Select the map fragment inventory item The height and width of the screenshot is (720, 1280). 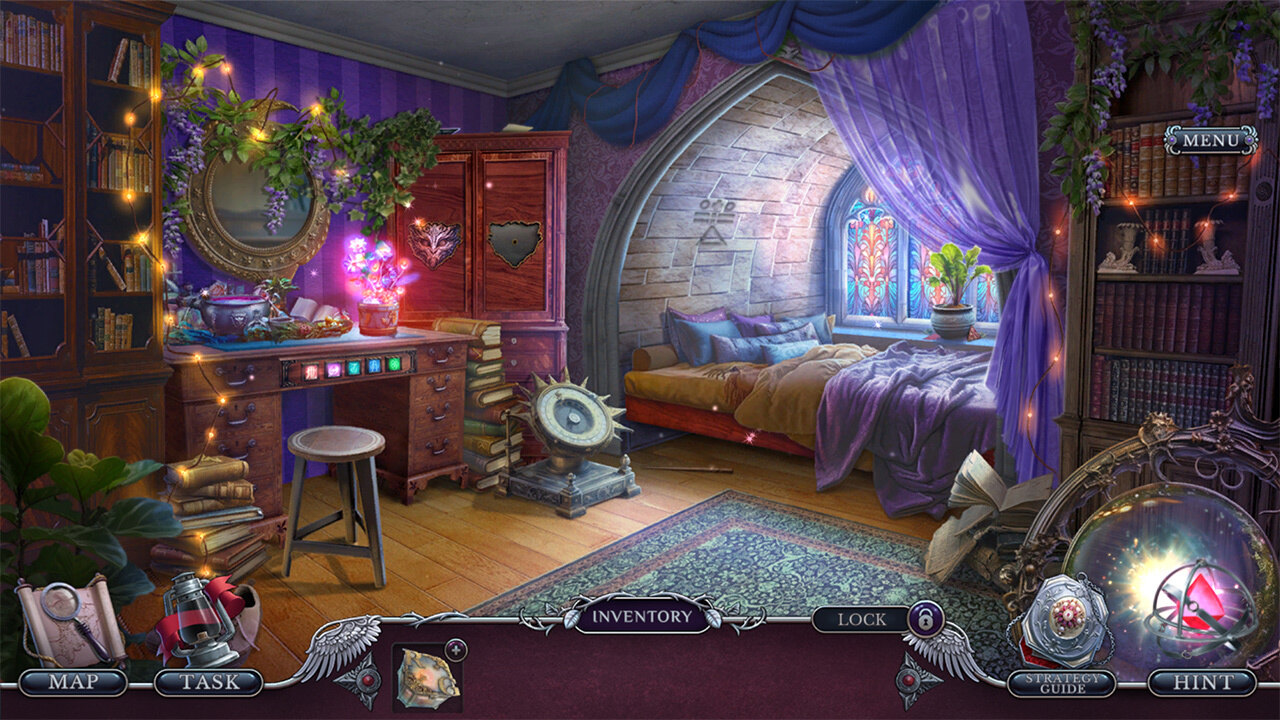tap(426, 677)
